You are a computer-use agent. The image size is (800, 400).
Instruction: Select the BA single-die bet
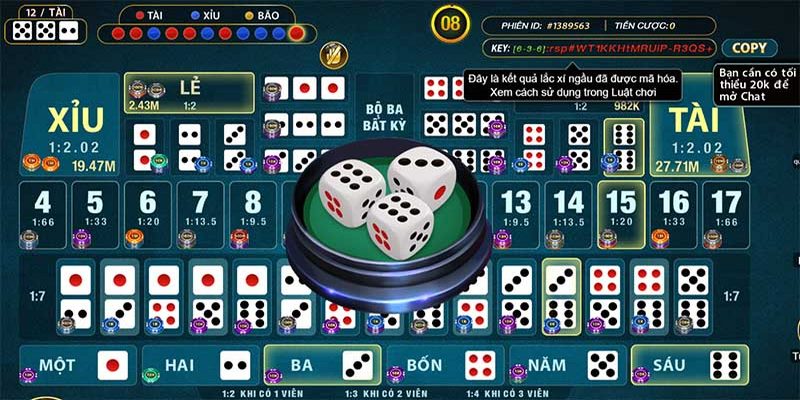322,365
